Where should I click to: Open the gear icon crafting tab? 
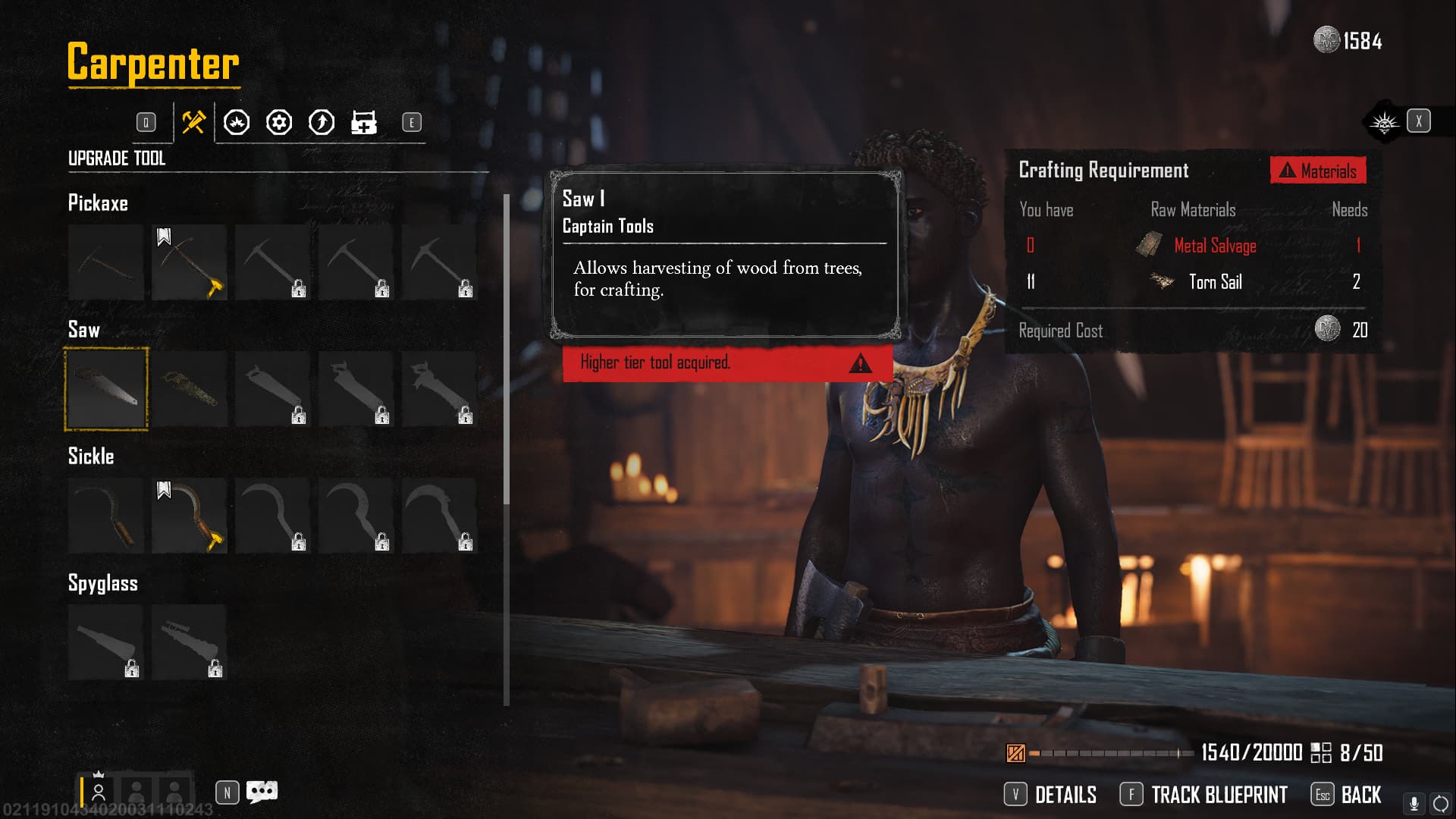click(279, 122)
